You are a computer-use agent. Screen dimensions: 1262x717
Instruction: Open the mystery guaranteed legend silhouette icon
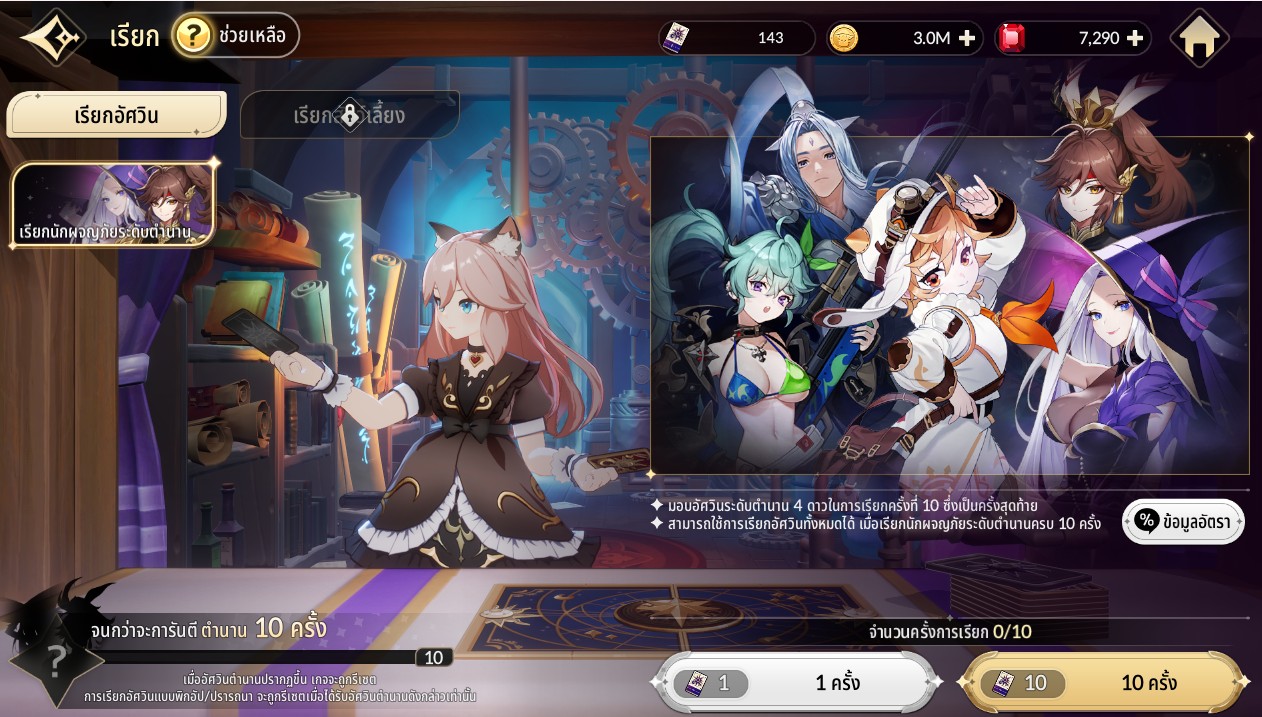click(55, 658)
